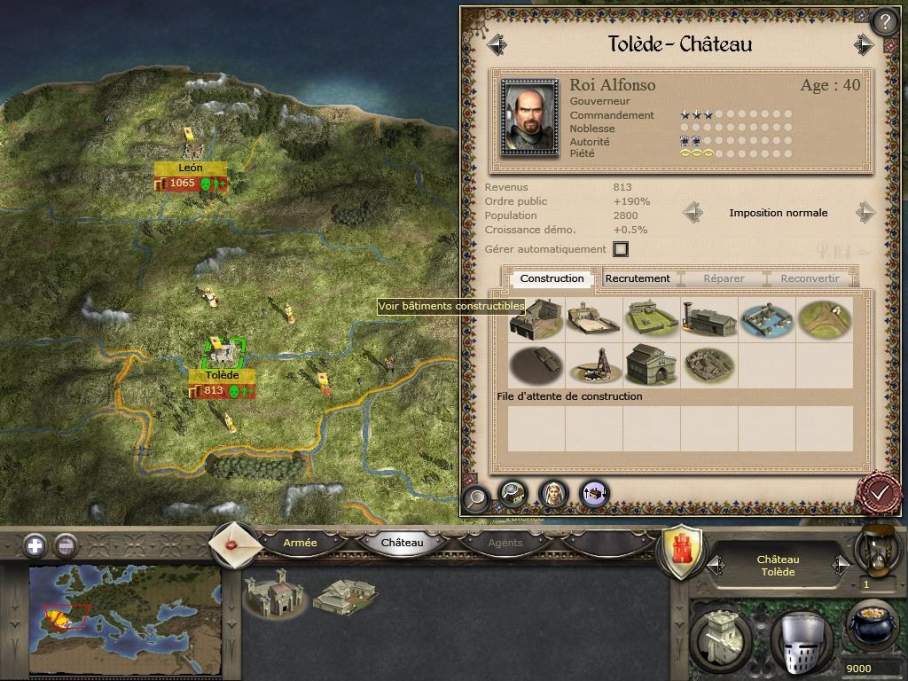
Task: Queue the port building with blue water
Action: [767, 317]
